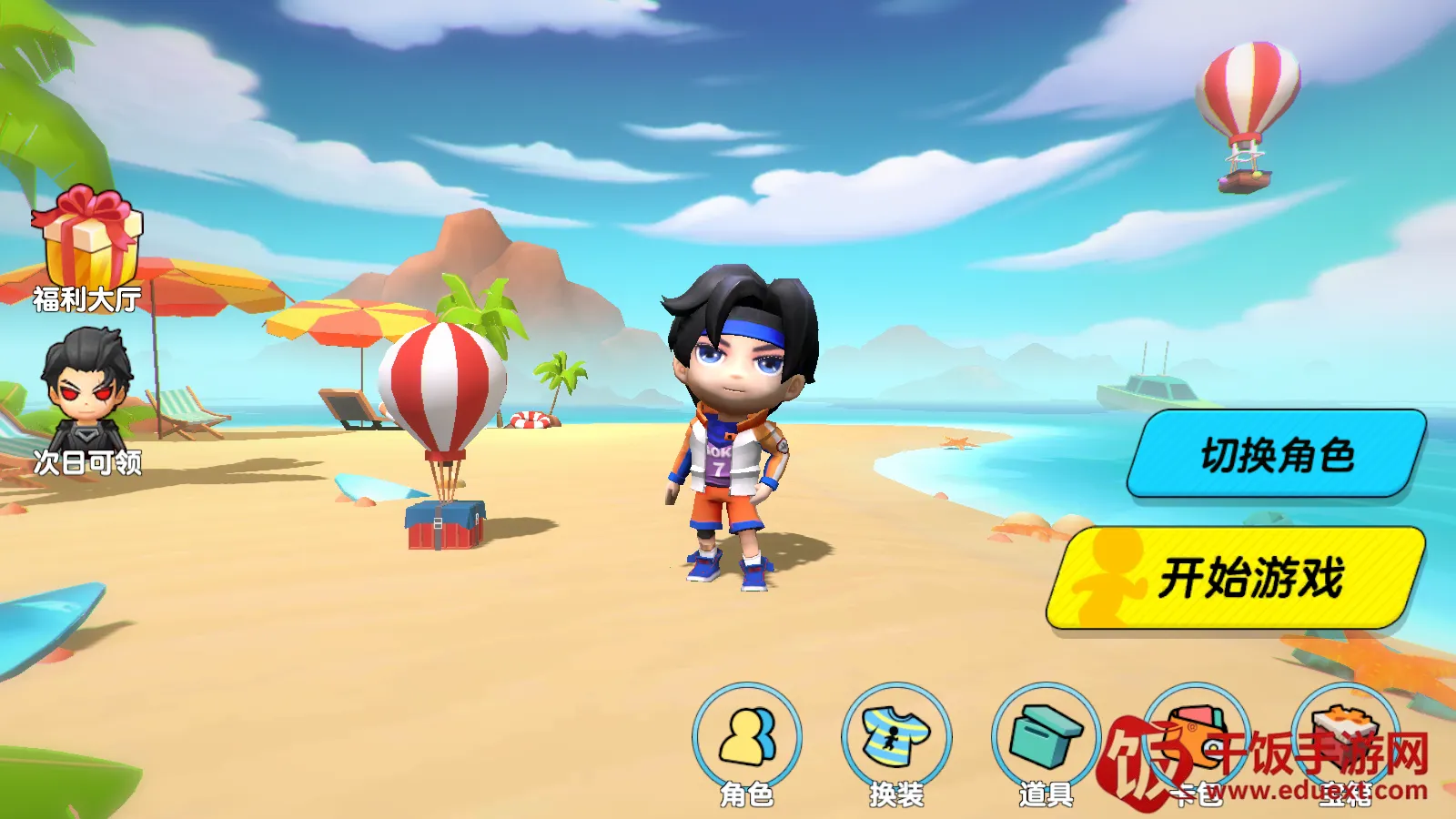
Task: Open the 卡包 wallet card pack
Action: (x=1196, y=739)
